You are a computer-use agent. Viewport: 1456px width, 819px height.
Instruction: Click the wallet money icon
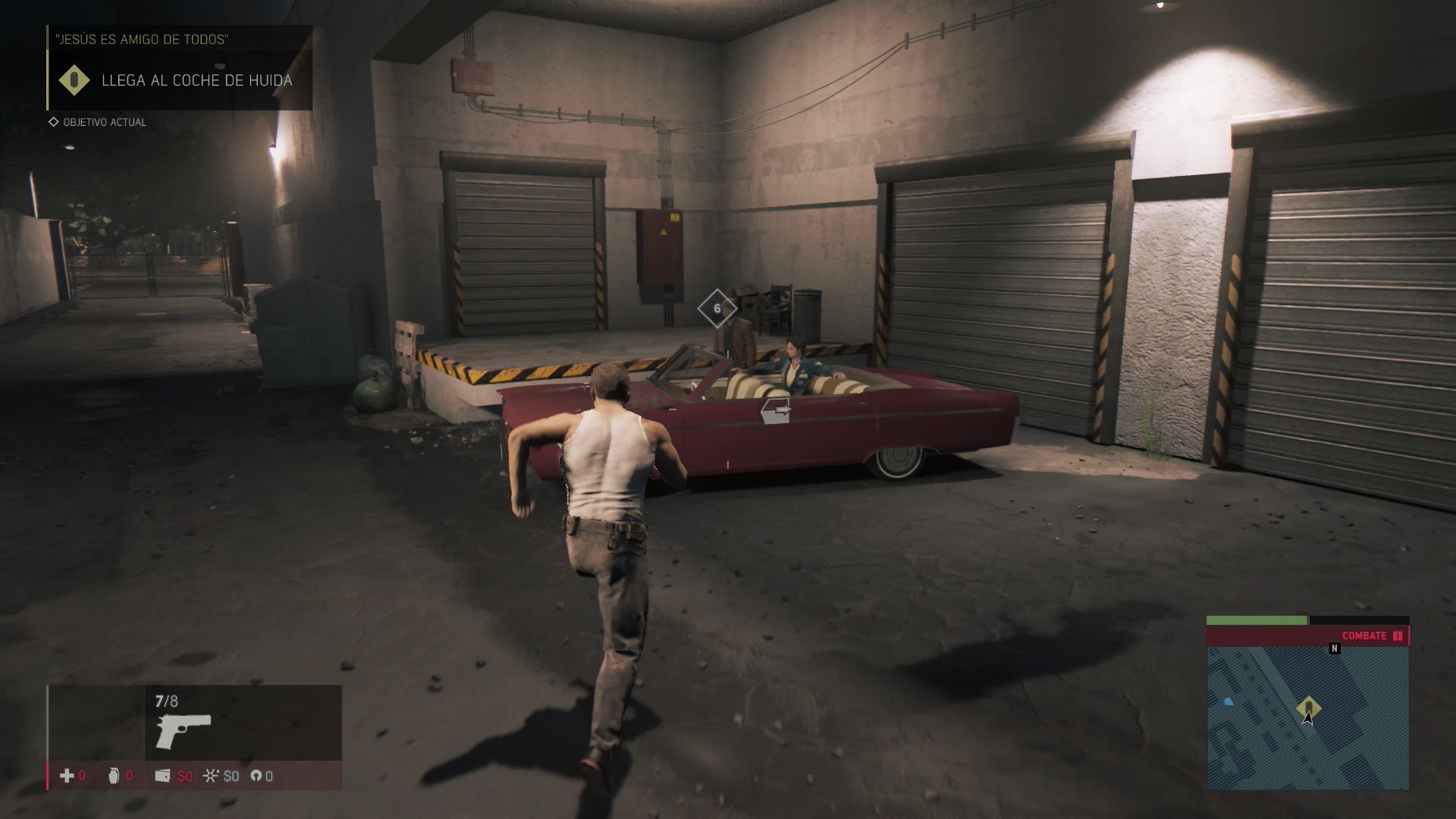162,775
